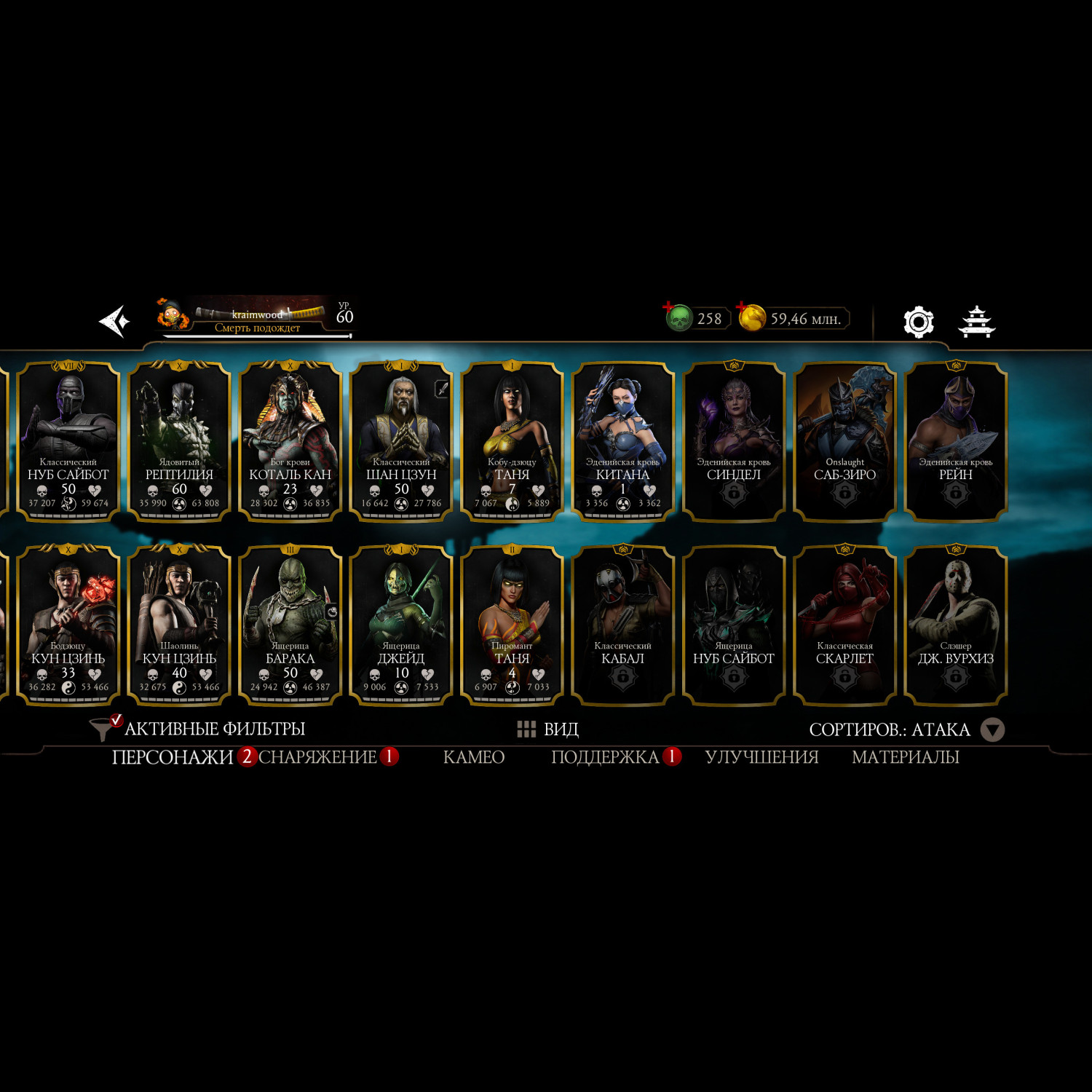Select the locked Onslaught Саб-Зиро card
The image size is (1092, 1092).
pyautogui.click(x=844, y=441)
